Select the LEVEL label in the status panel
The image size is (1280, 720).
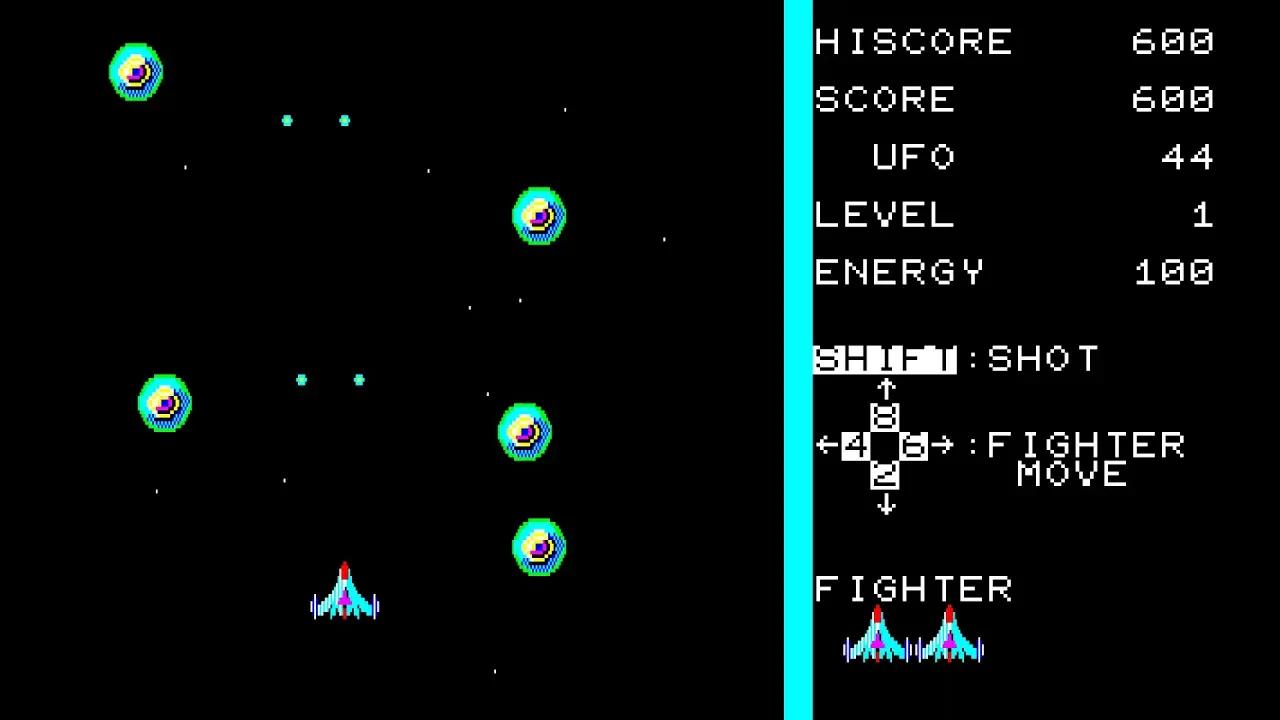pyautogui.click(x=884, y=216)
